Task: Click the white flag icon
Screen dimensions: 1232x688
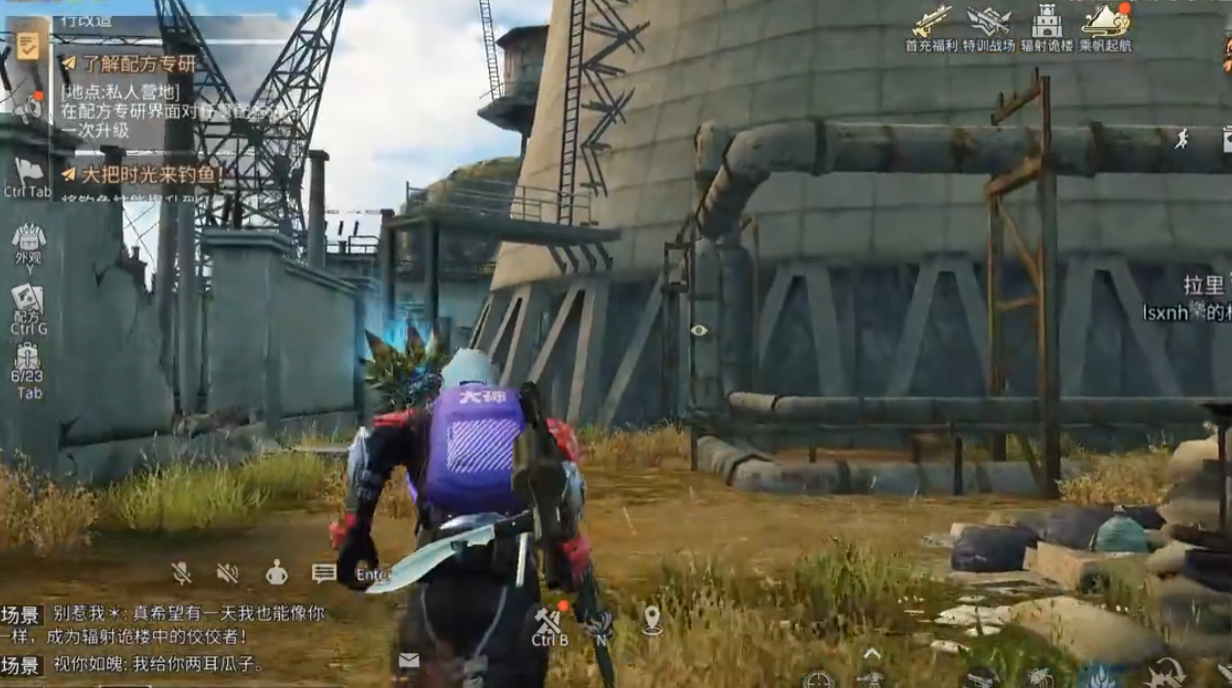Action: pyautogui.click(x=27, y=170)
